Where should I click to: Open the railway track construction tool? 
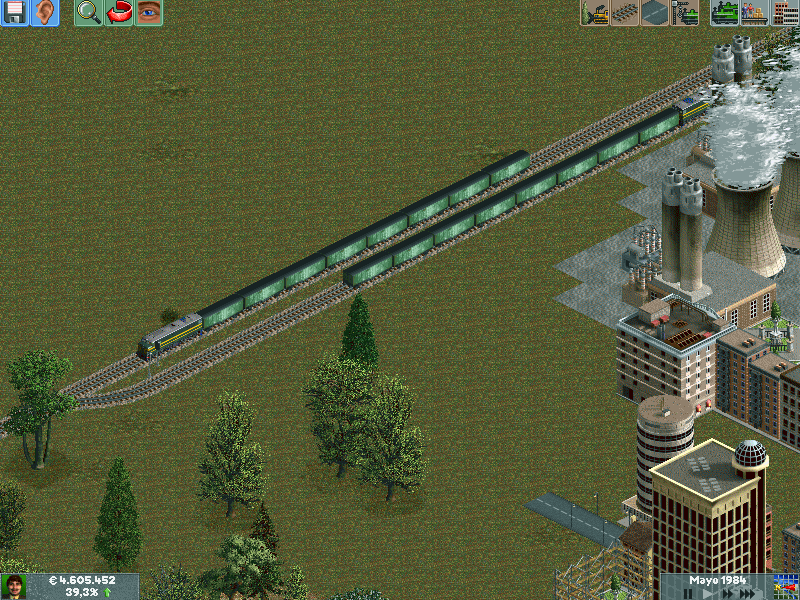[x=625, y=13]
